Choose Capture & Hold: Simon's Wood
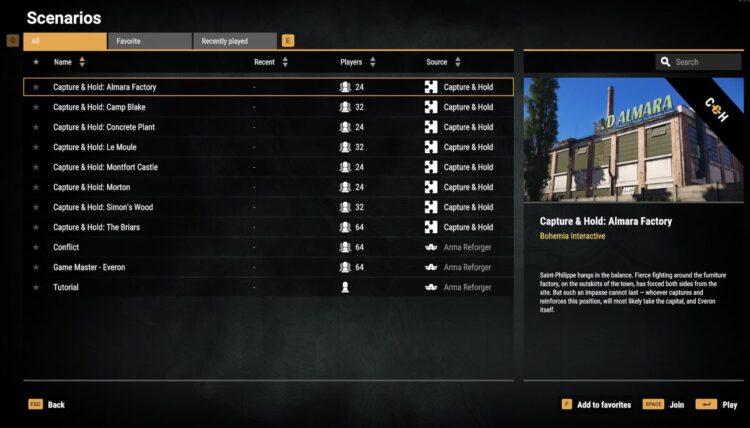Image resolution: width=750 pixels, height=428 pixels. pos(103,207)
